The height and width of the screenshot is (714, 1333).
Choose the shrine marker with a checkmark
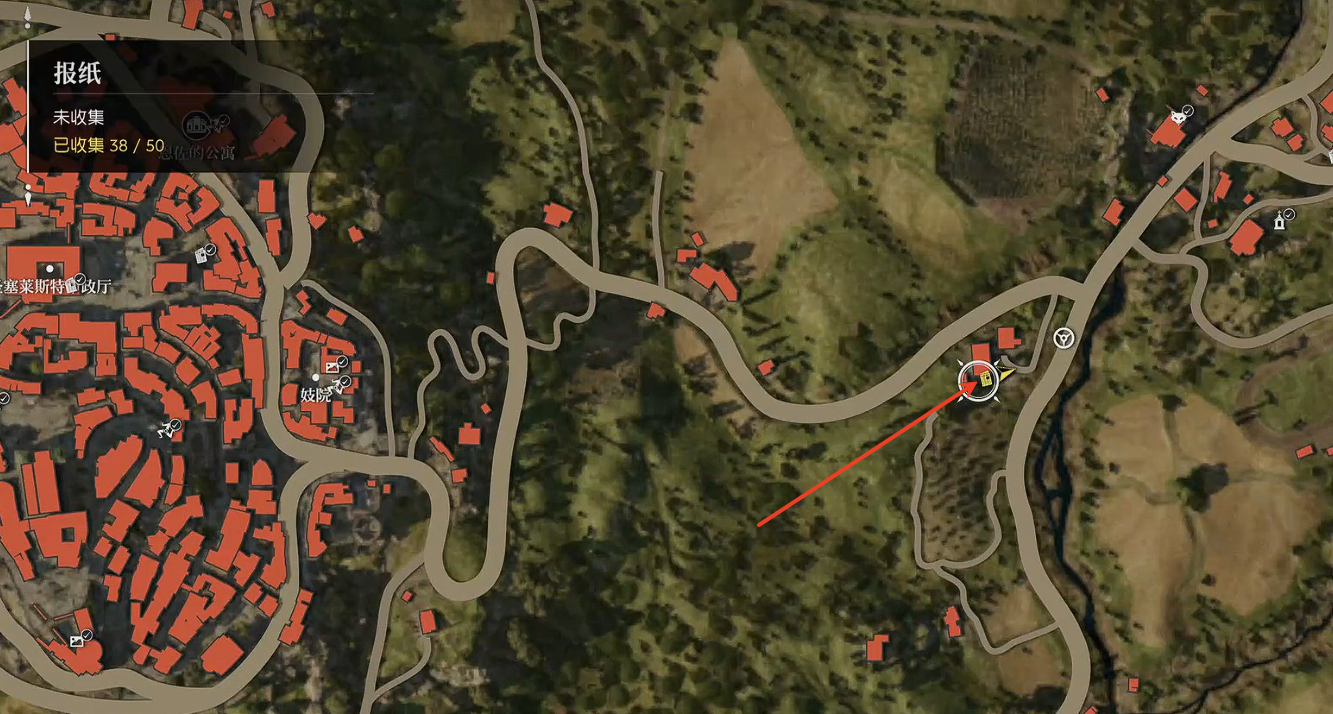coord(1279,222)
